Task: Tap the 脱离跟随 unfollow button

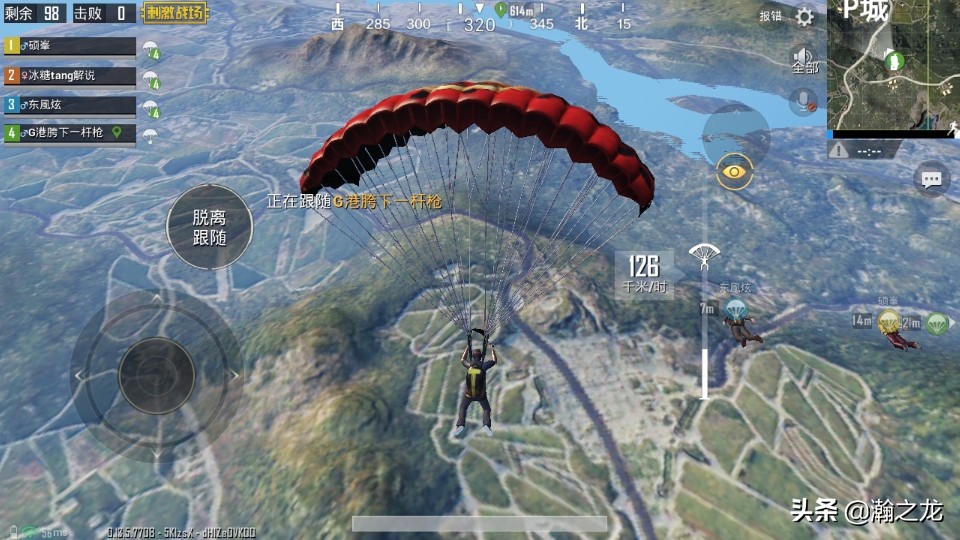Action: click(209, 227)
